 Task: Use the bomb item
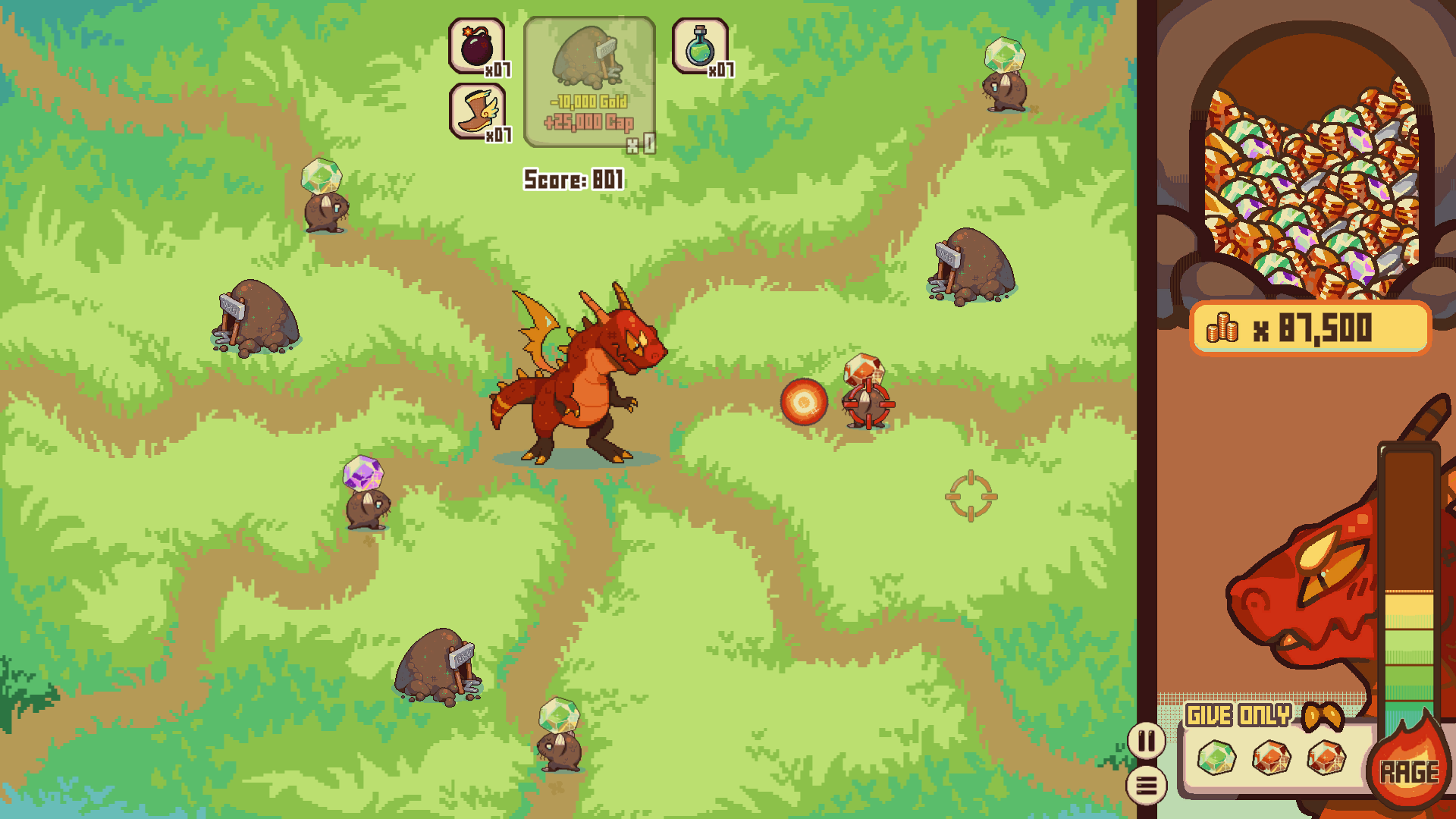[x=477, y=46]
